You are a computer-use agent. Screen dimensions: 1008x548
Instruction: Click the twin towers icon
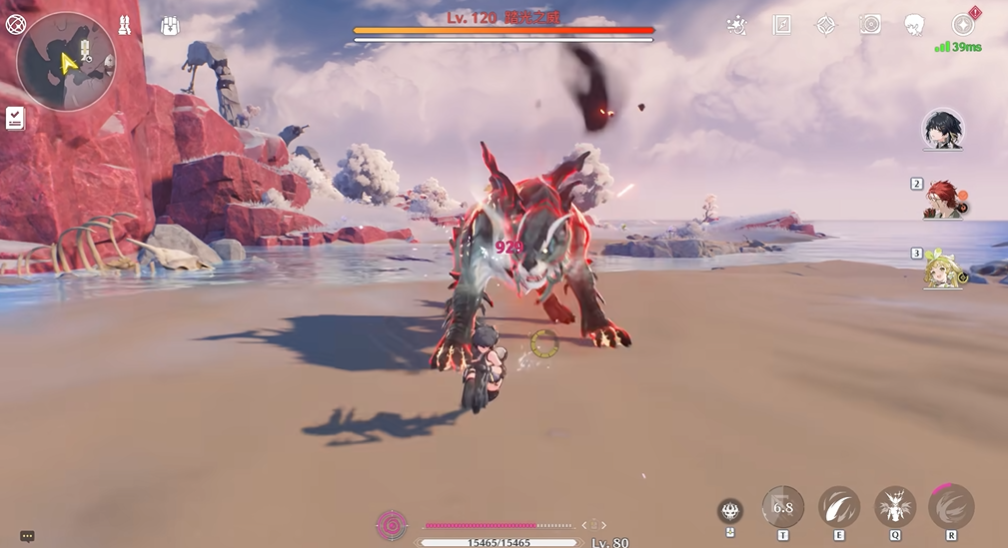tap(124, 25)
